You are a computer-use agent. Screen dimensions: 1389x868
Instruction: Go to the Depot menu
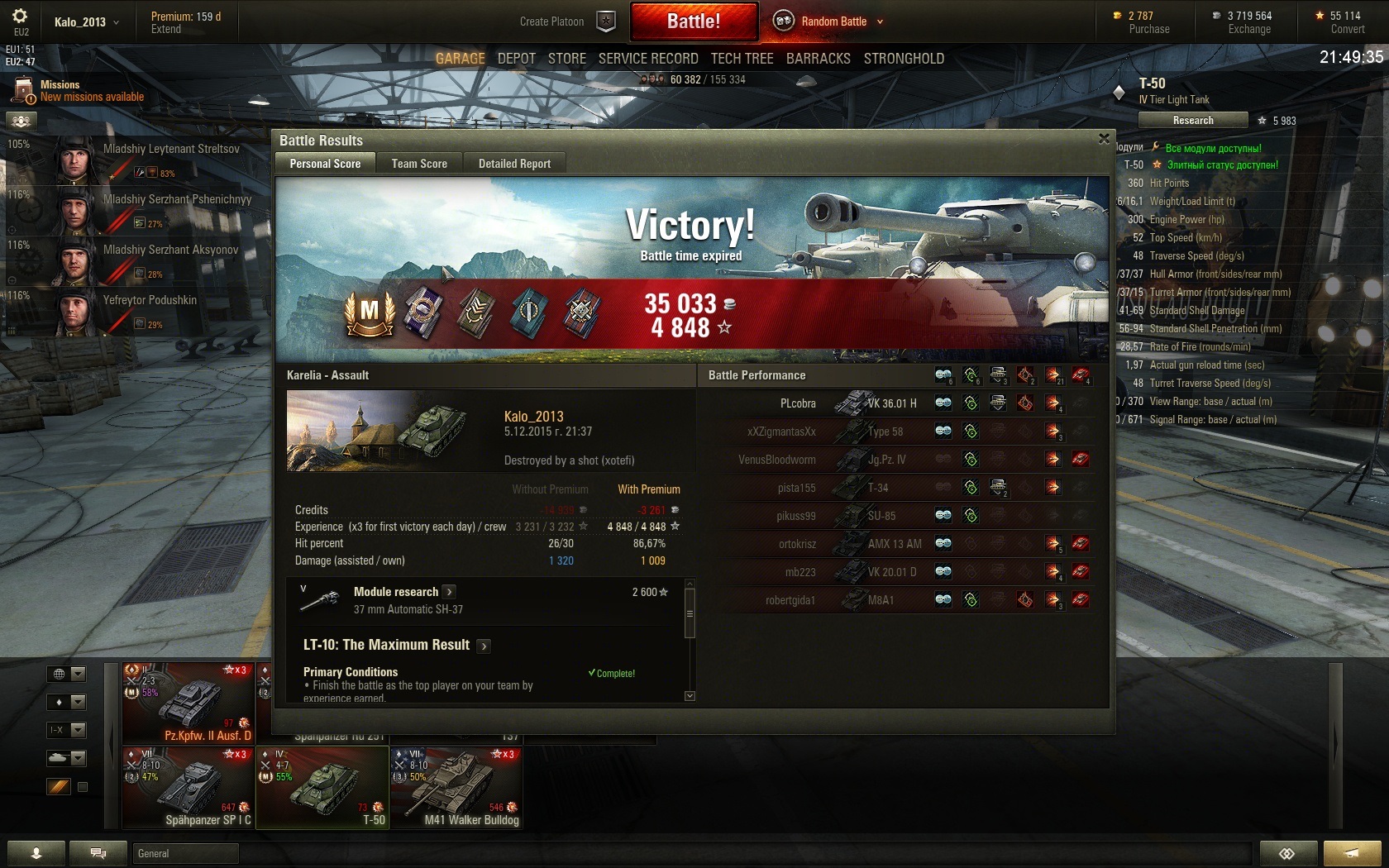pyautogui.click(x=517, y=59)
